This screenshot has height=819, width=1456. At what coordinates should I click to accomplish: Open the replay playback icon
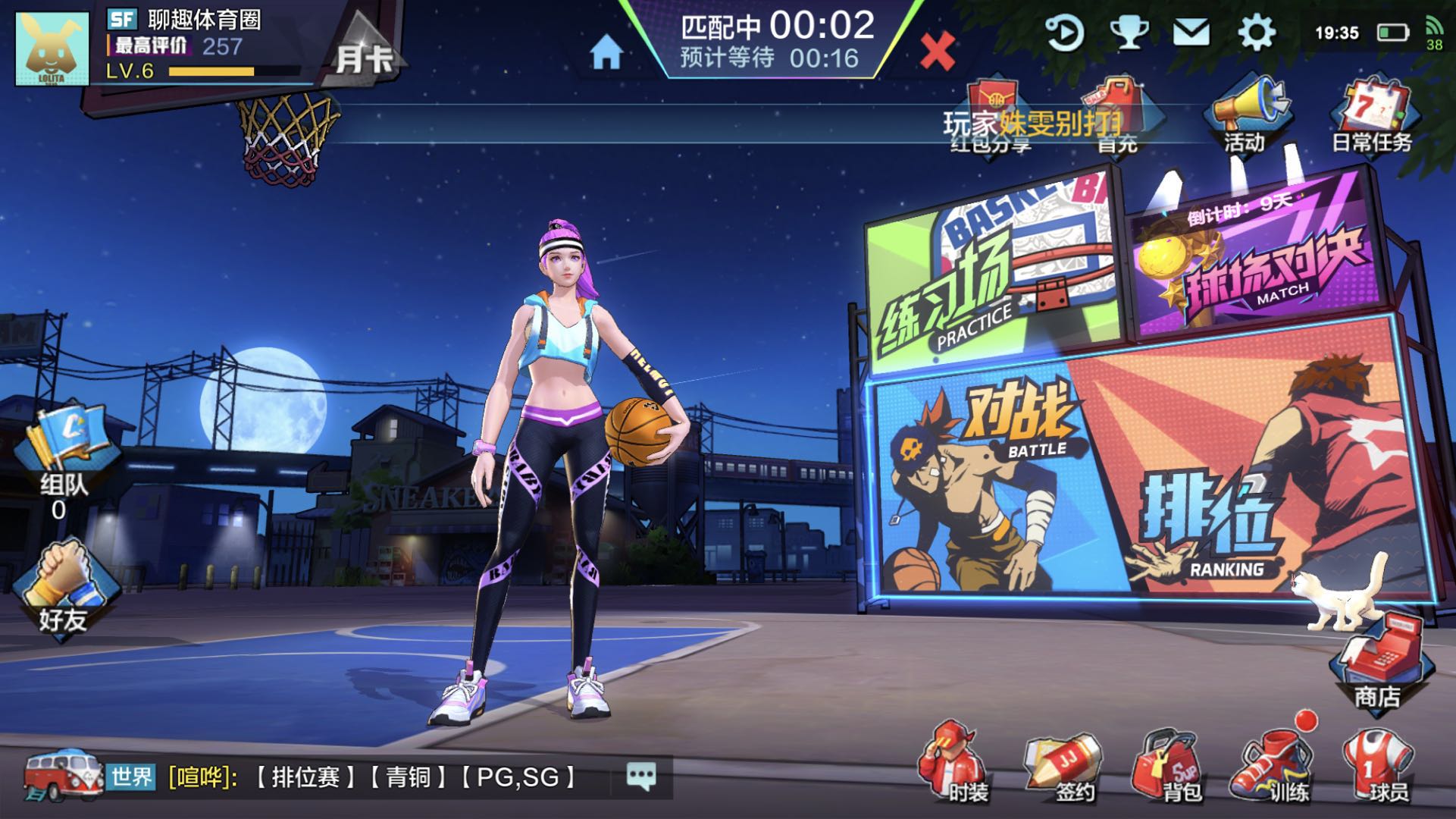click(1064, 33)
